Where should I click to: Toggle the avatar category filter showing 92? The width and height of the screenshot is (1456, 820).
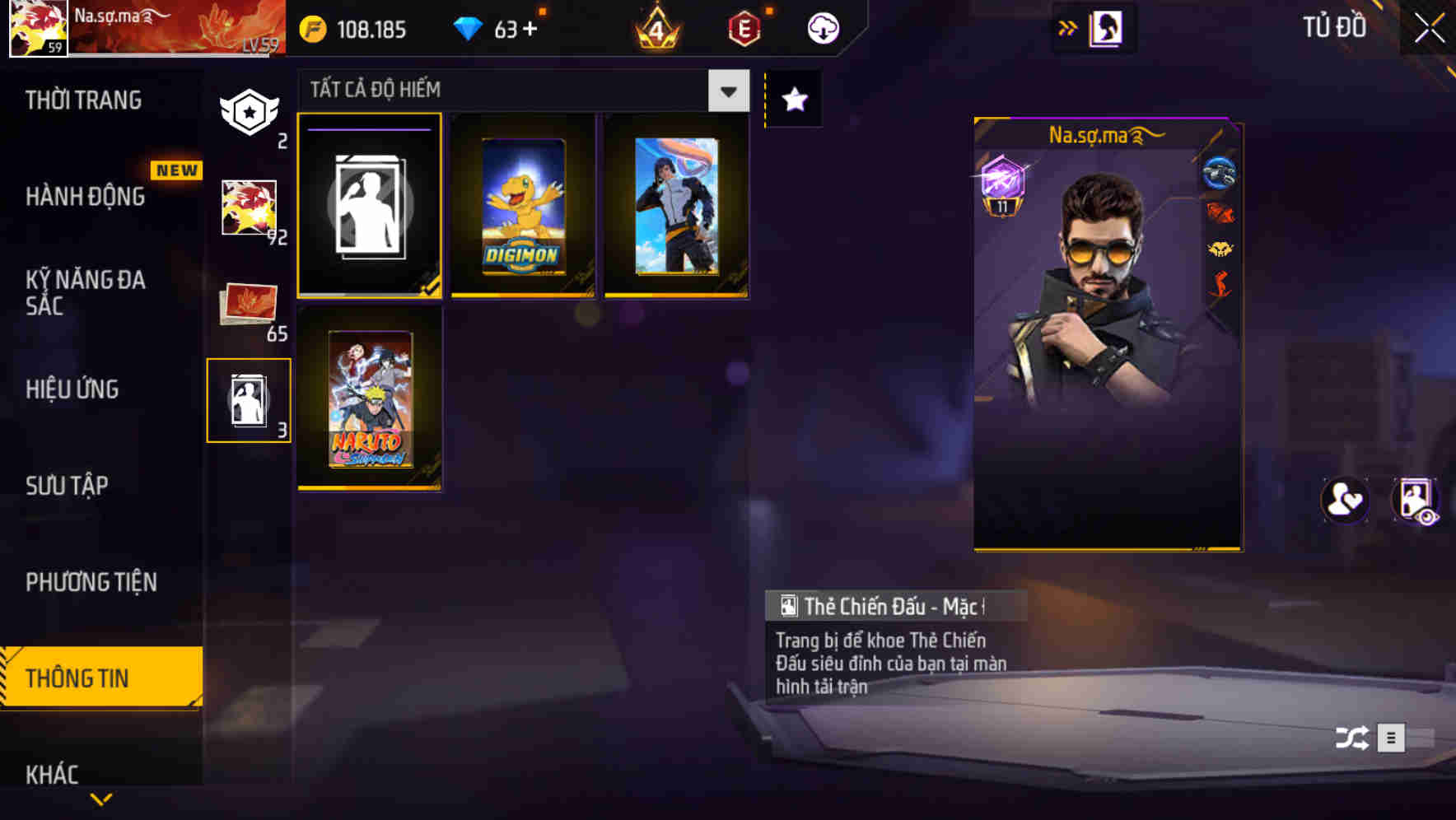click(249, 207)
